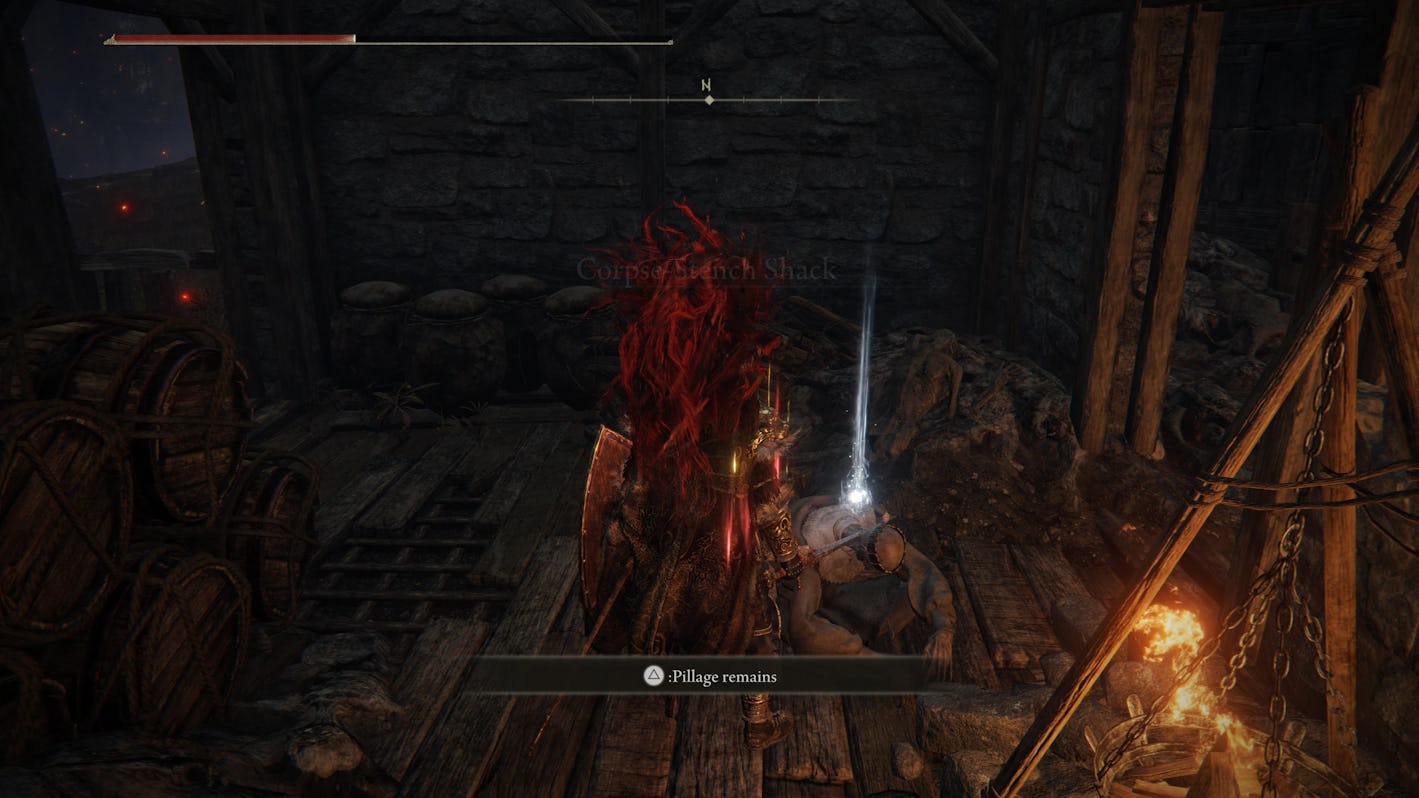1419x798 pixels.
Task: Select the Corpse Stench Shack location title
Action: coord(706,270)
